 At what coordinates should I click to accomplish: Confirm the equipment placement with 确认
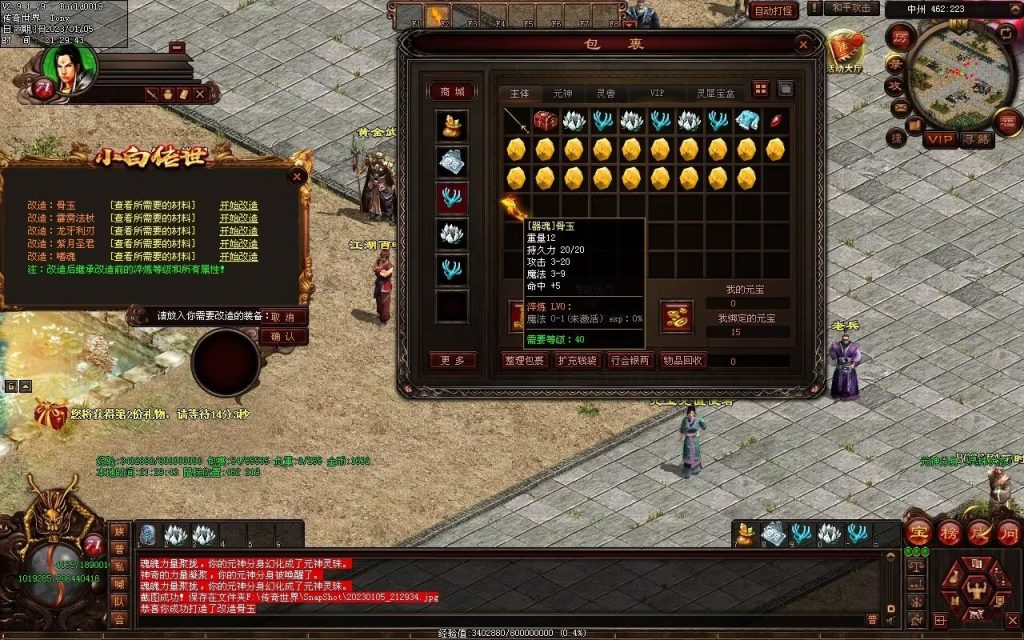pyautogui.click(x=283, y=337)
